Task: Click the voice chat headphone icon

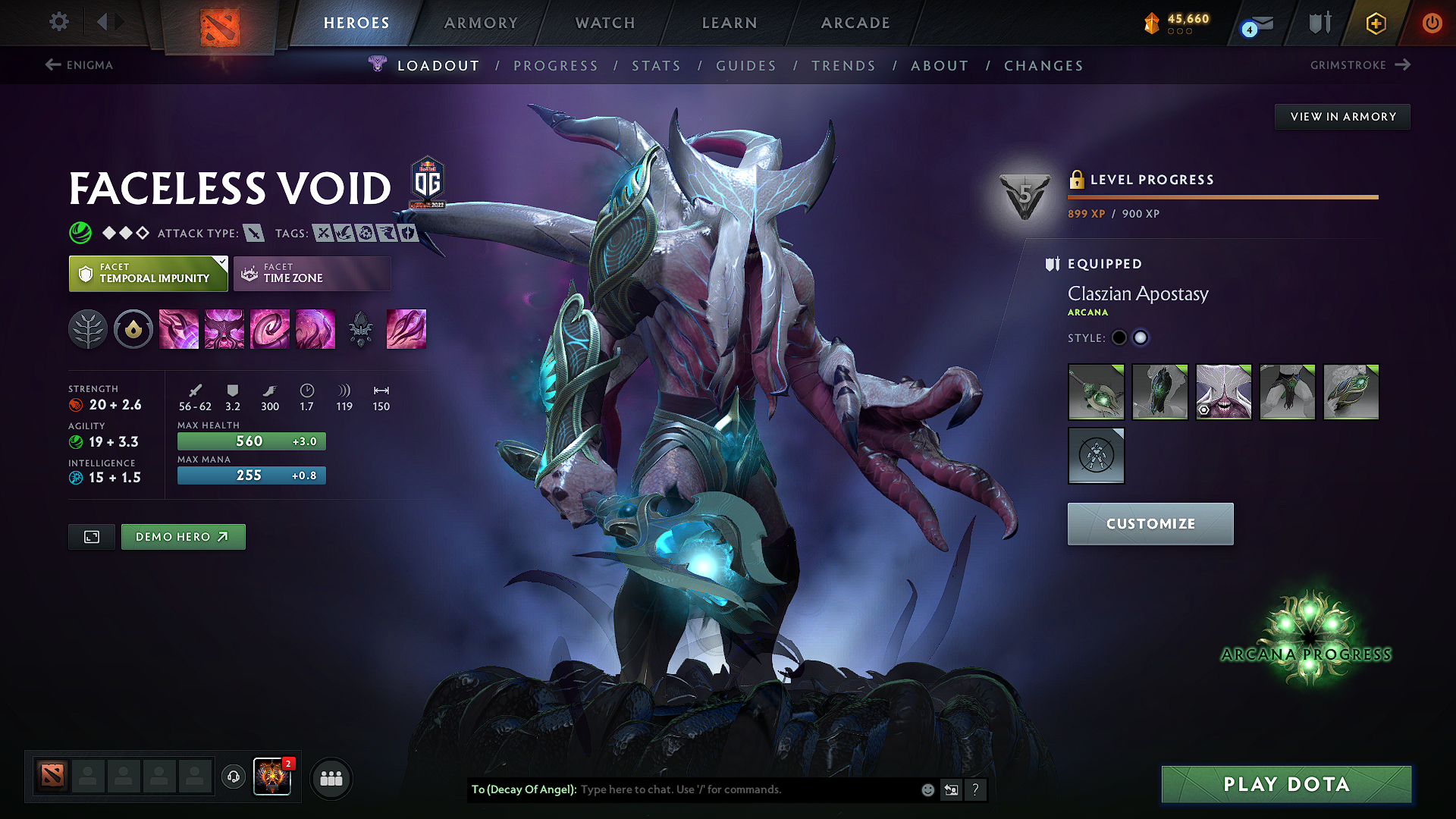Action: 233,777
